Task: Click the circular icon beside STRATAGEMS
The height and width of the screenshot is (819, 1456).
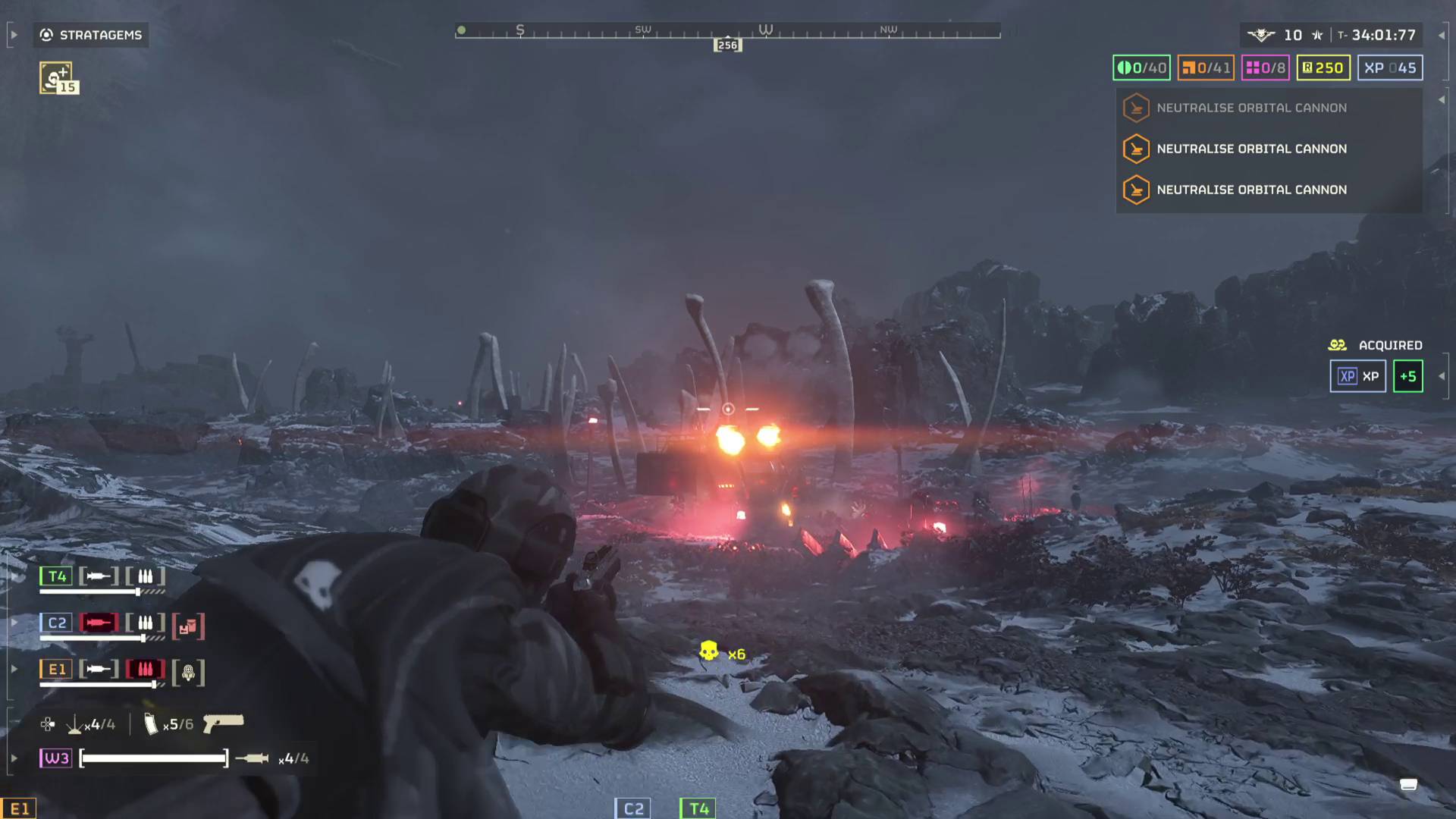Action: click(x=45, y=35)
